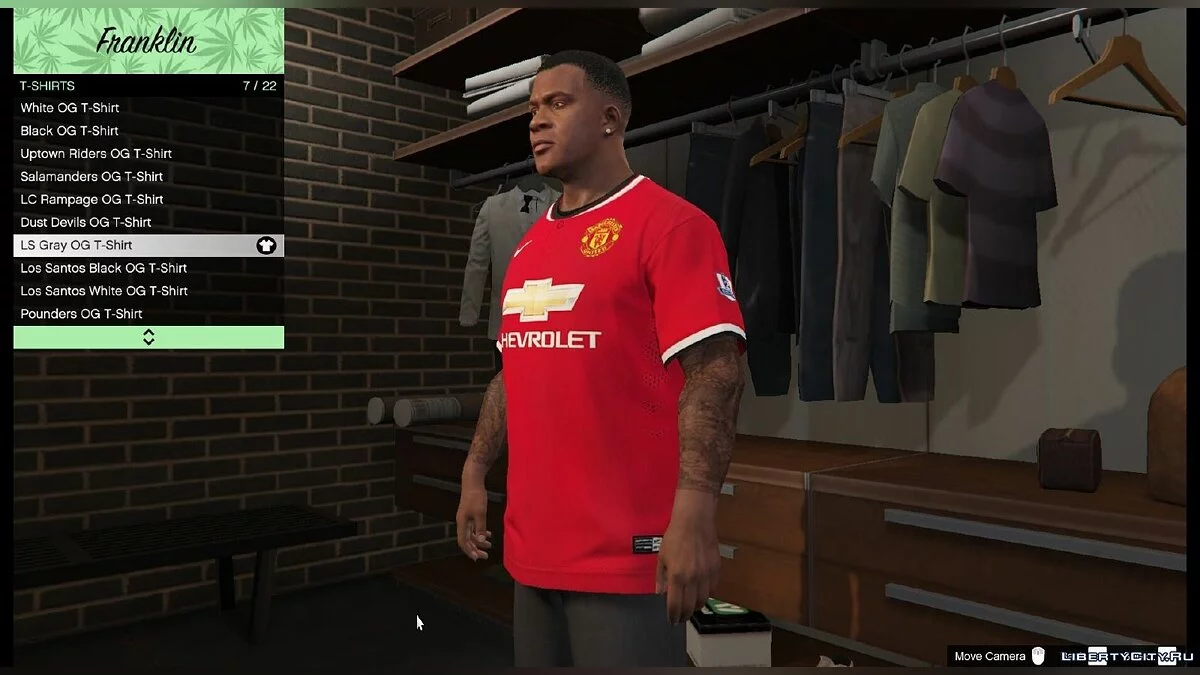The image size is (1200, 675).
Task: Select White OG T-Shirt
Action: pyautogui.click(x=148, y=108)
